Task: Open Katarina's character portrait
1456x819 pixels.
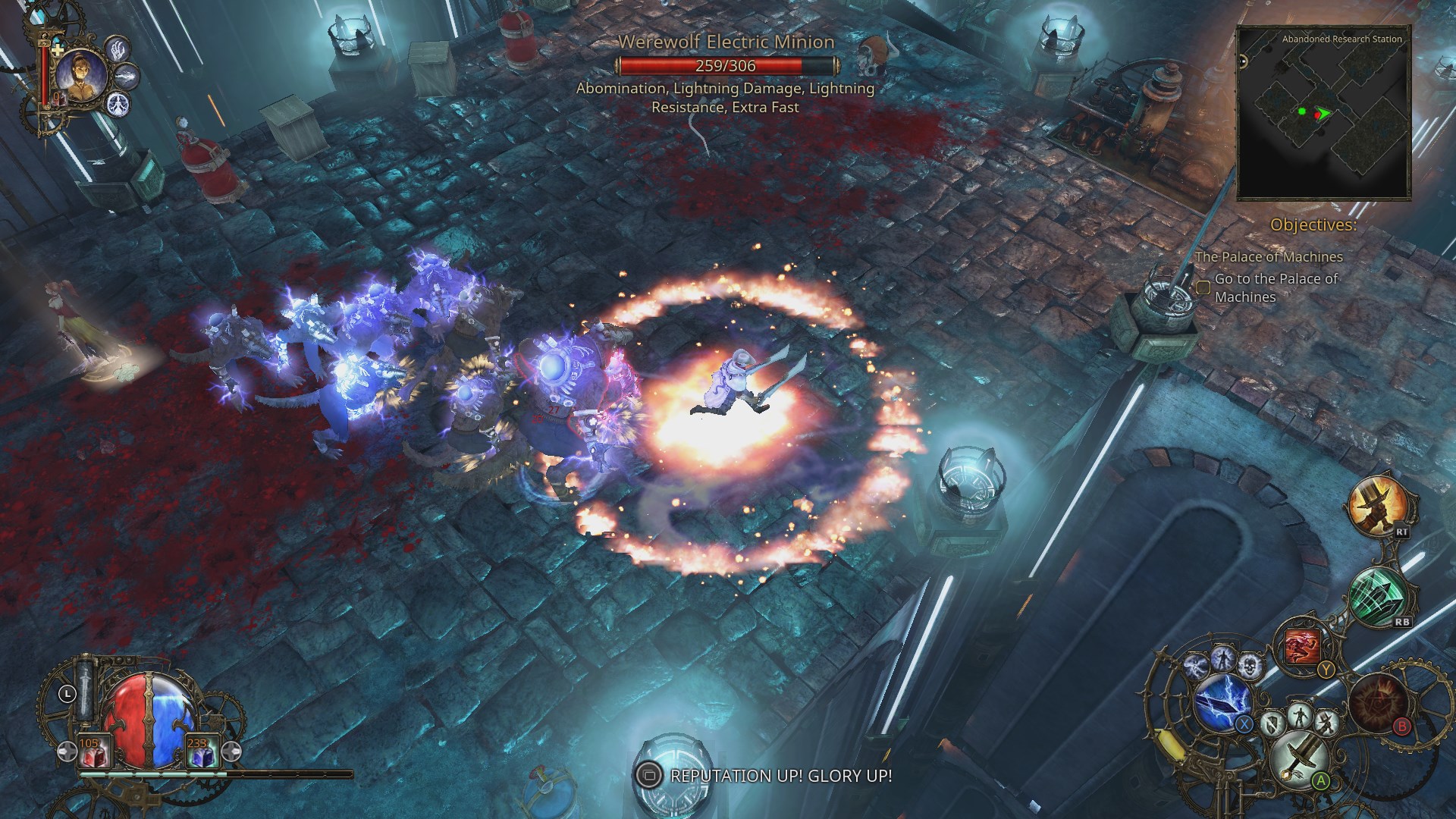Action: coord(82,76)
